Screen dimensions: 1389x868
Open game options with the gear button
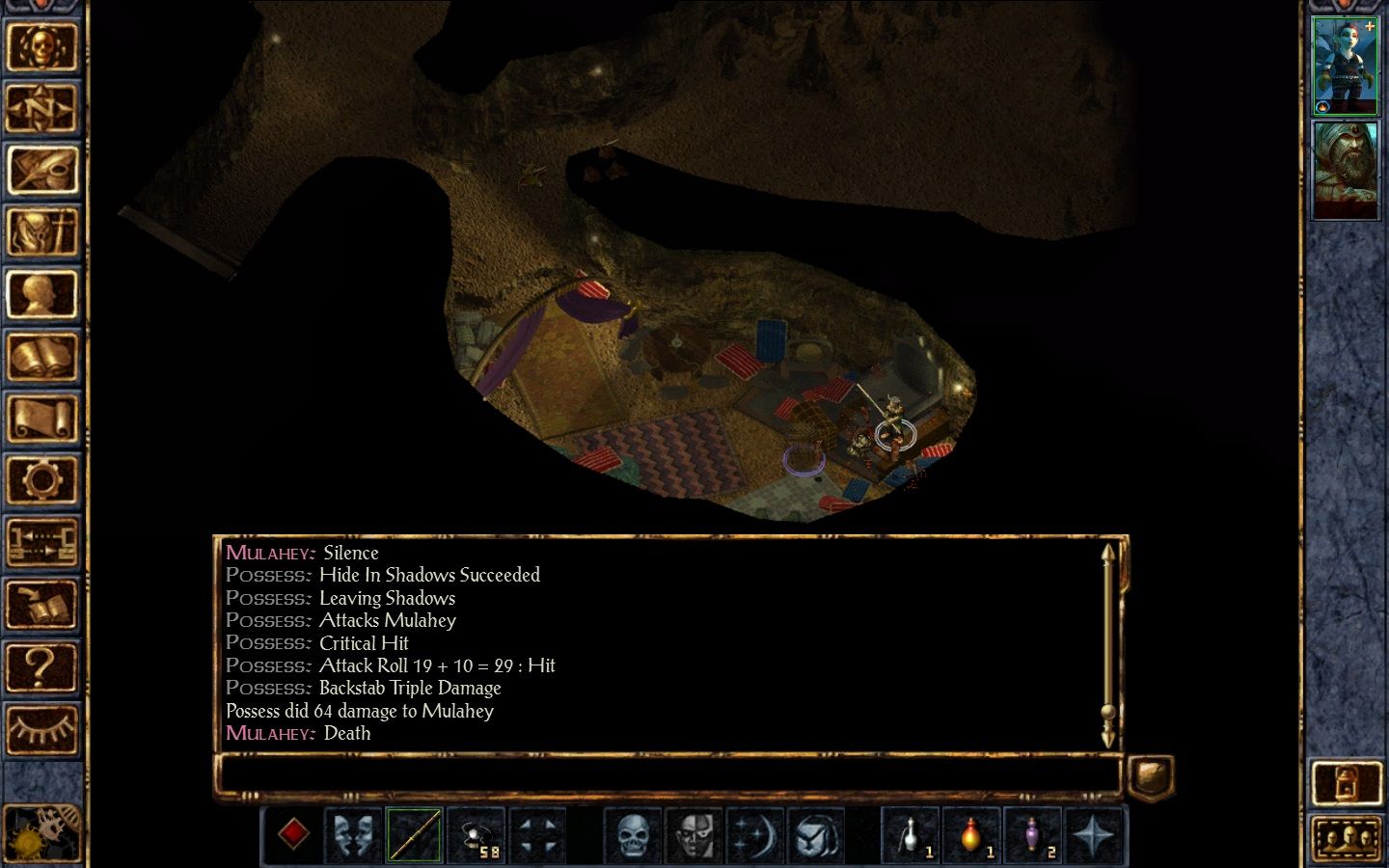coord(41,480)
